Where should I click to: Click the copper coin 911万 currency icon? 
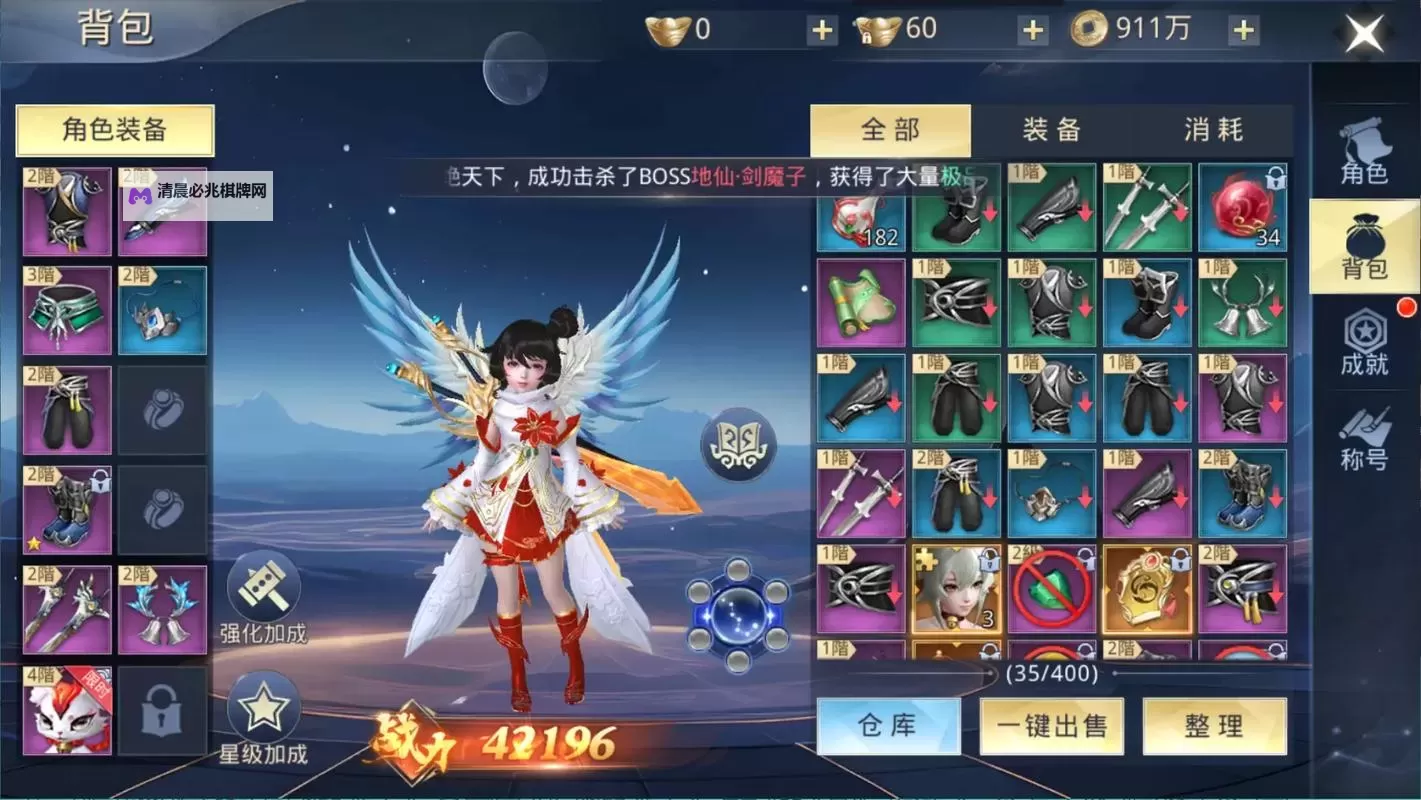pyautogui.click(x=1090, y=28)
